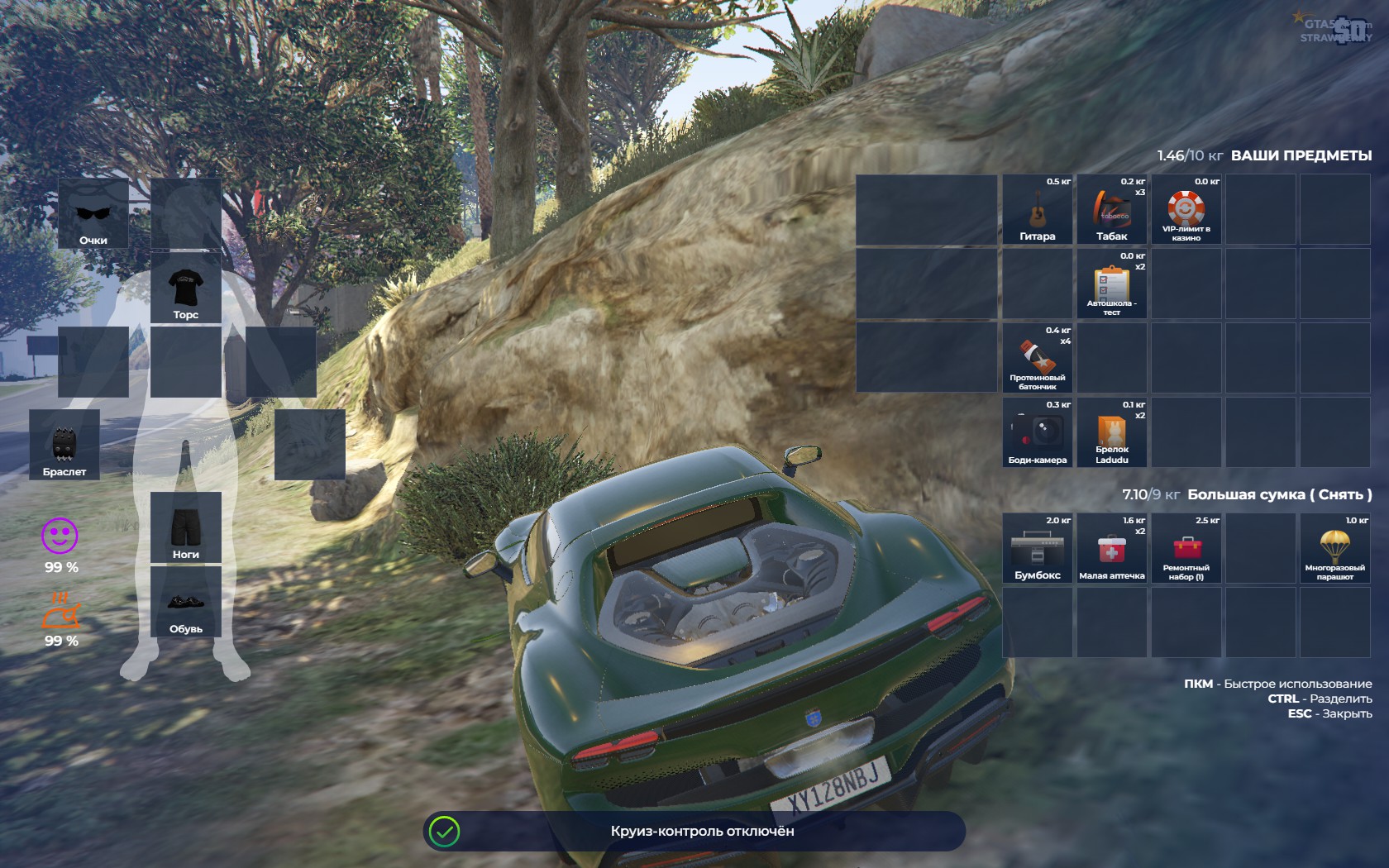Select the Очки sunglasses equipment slot
The height and width of the screenshot is (868, 1389).
[x=93, y=213]
